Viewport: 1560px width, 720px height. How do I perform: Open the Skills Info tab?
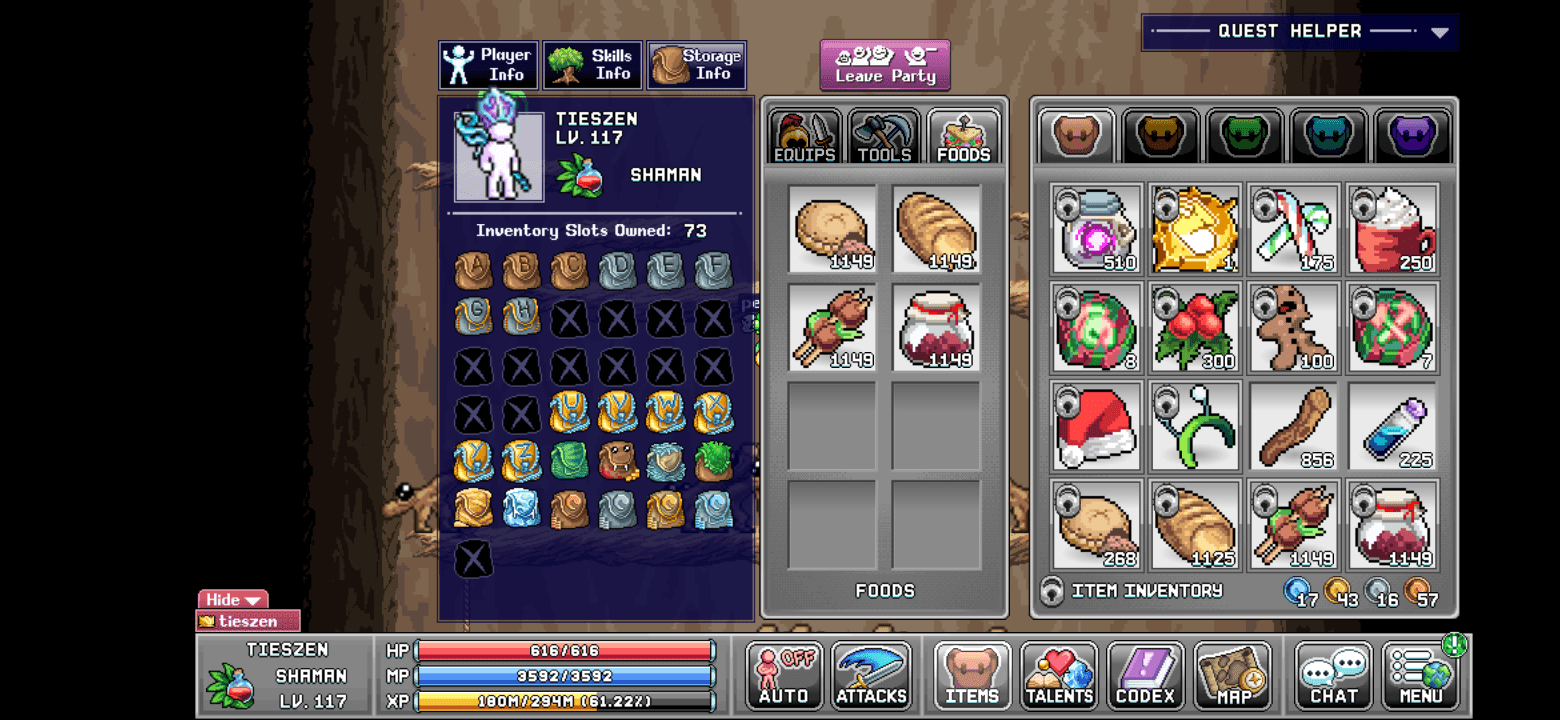592,64
